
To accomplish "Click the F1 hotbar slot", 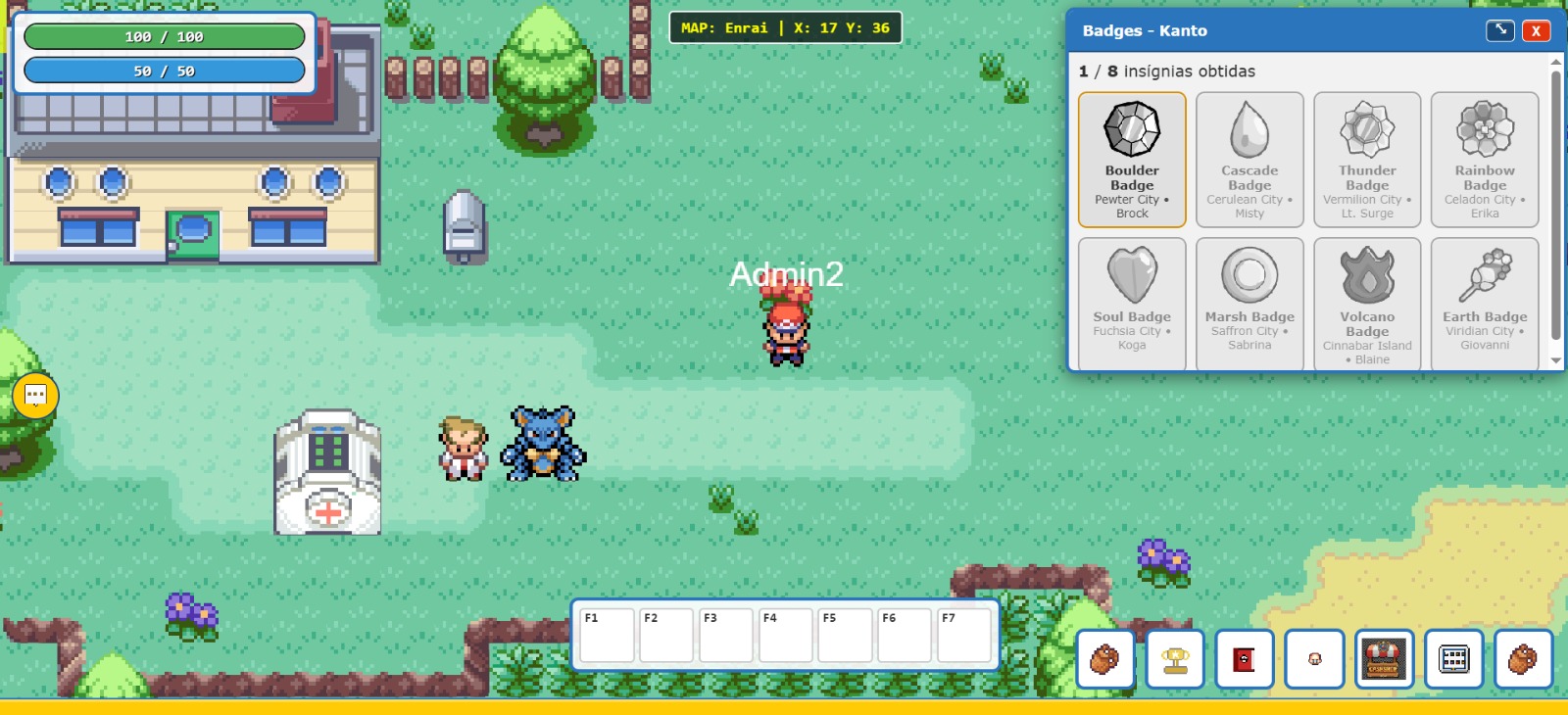I will pyautogui.click(x=606, y=635).
